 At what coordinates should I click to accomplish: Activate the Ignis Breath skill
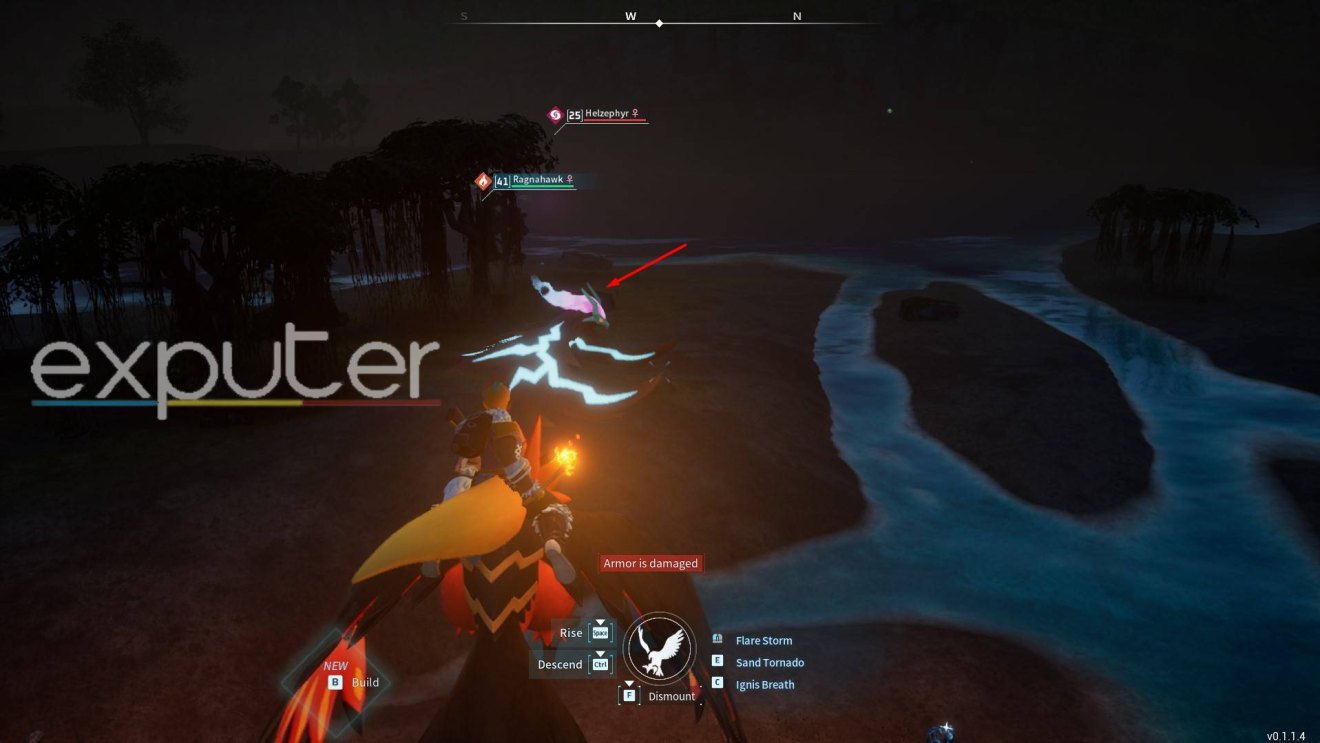(764, 685)
